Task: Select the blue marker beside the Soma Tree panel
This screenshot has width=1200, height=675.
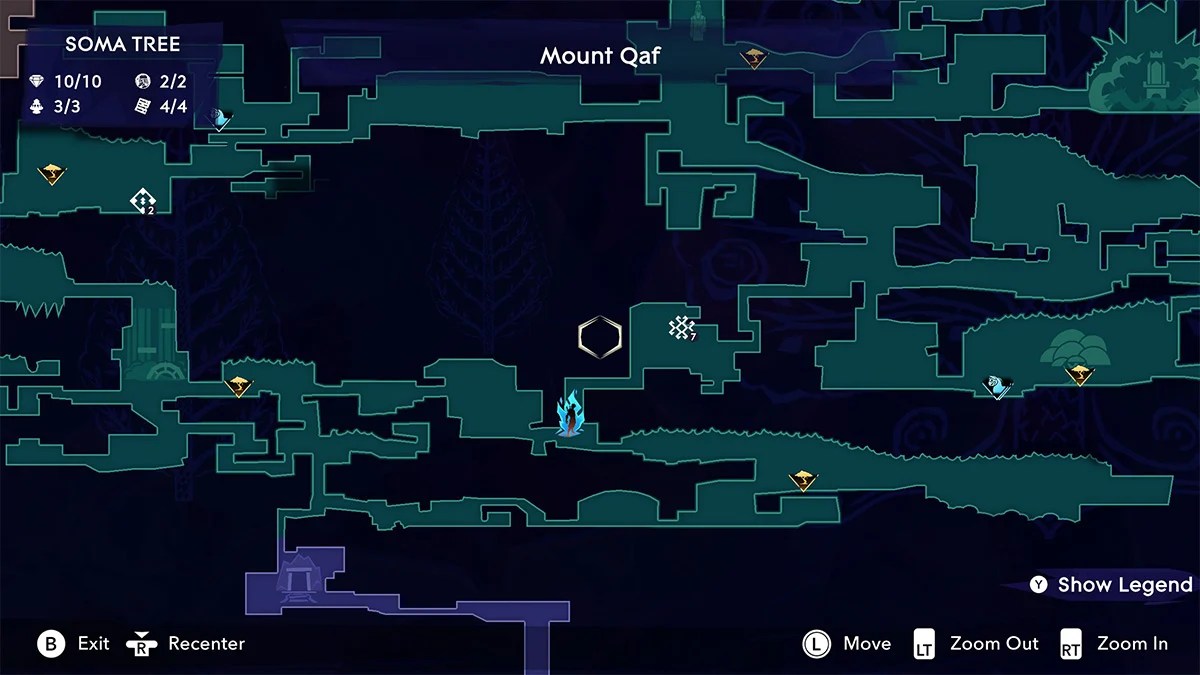Action: tap(220, 120)
